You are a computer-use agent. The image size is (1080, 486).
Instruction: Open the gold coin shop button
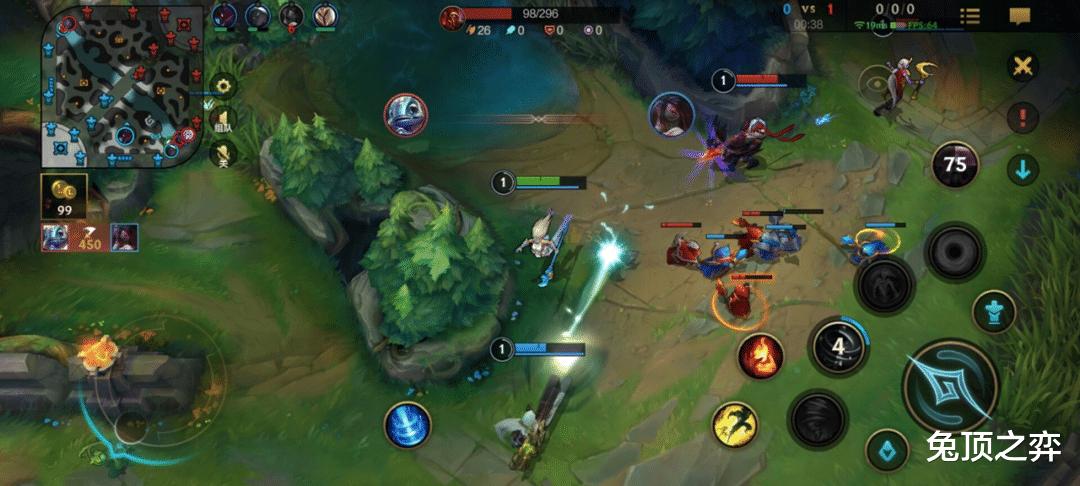tap(64, 196)
